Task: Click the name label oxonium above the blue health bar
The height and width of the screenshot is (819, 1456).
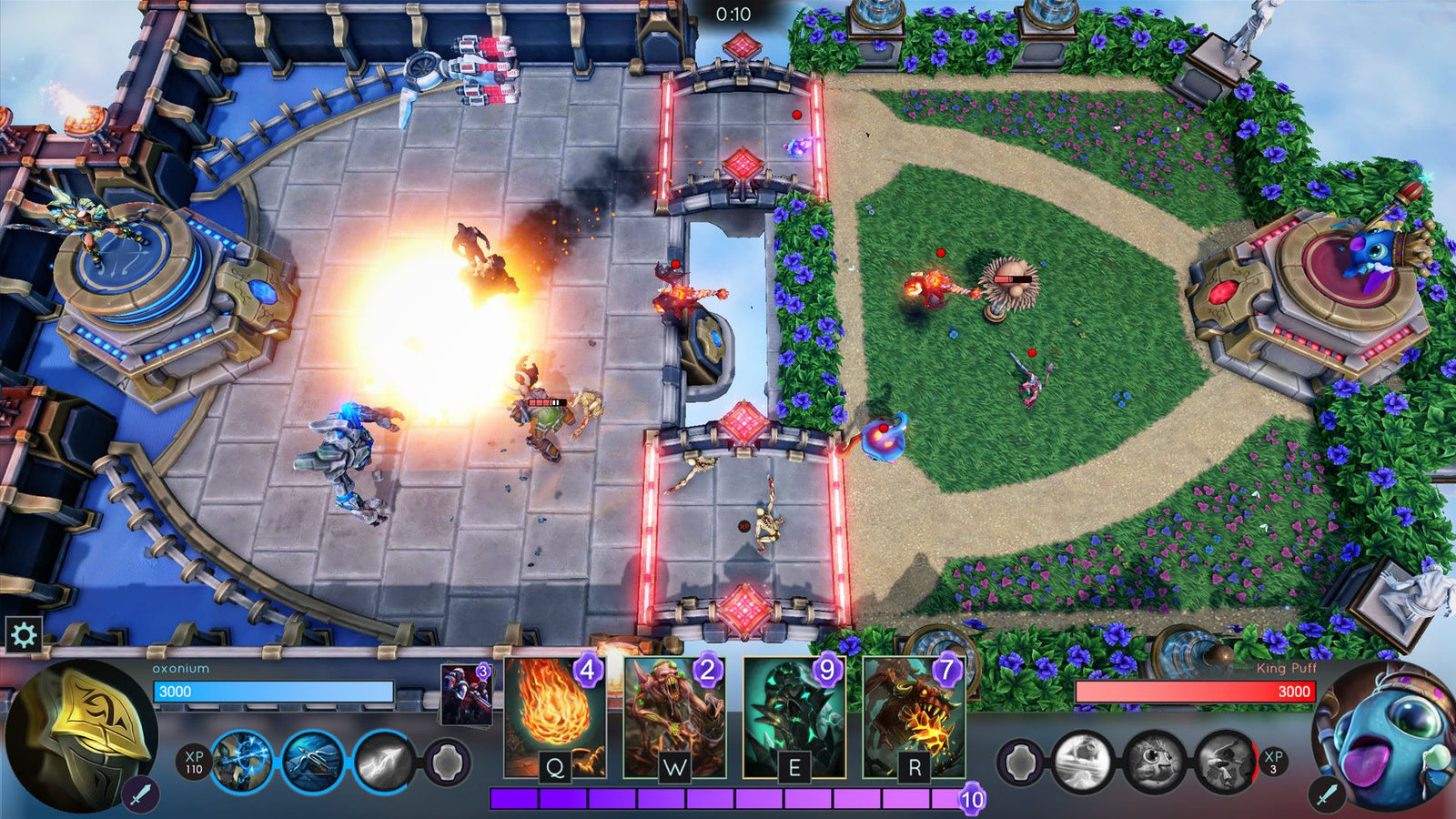Action: [x=182, y=666]
